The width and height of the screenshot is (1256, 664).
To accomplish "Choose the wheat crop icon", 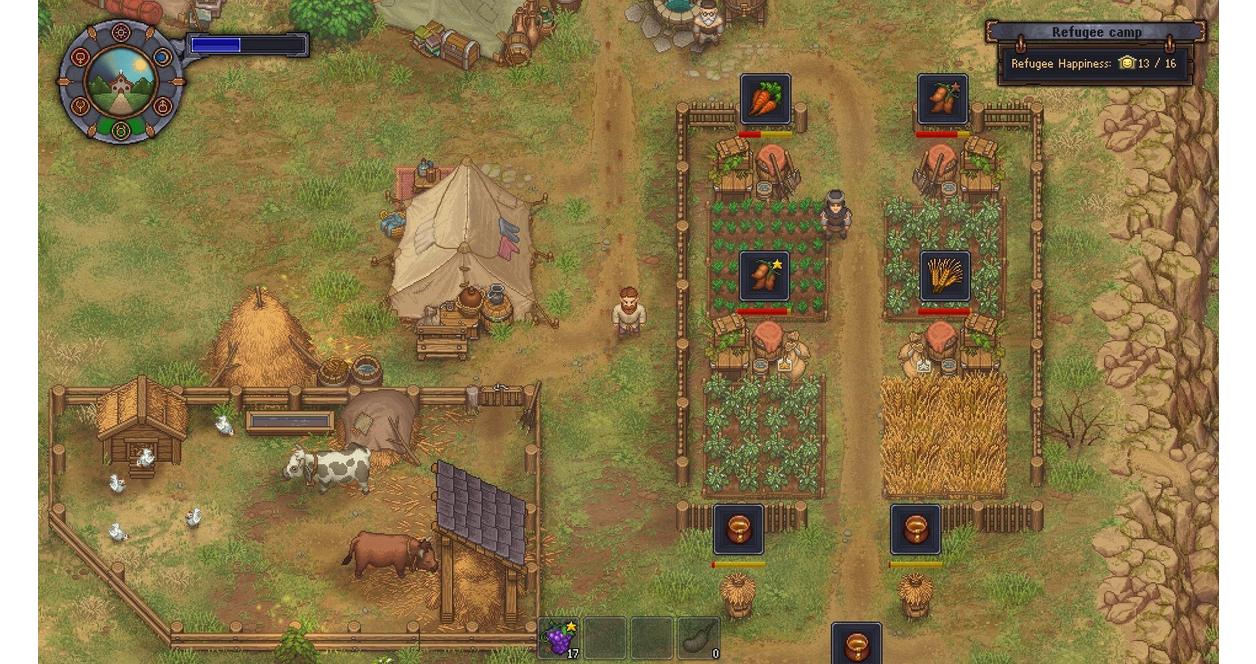I will [944, 276].
